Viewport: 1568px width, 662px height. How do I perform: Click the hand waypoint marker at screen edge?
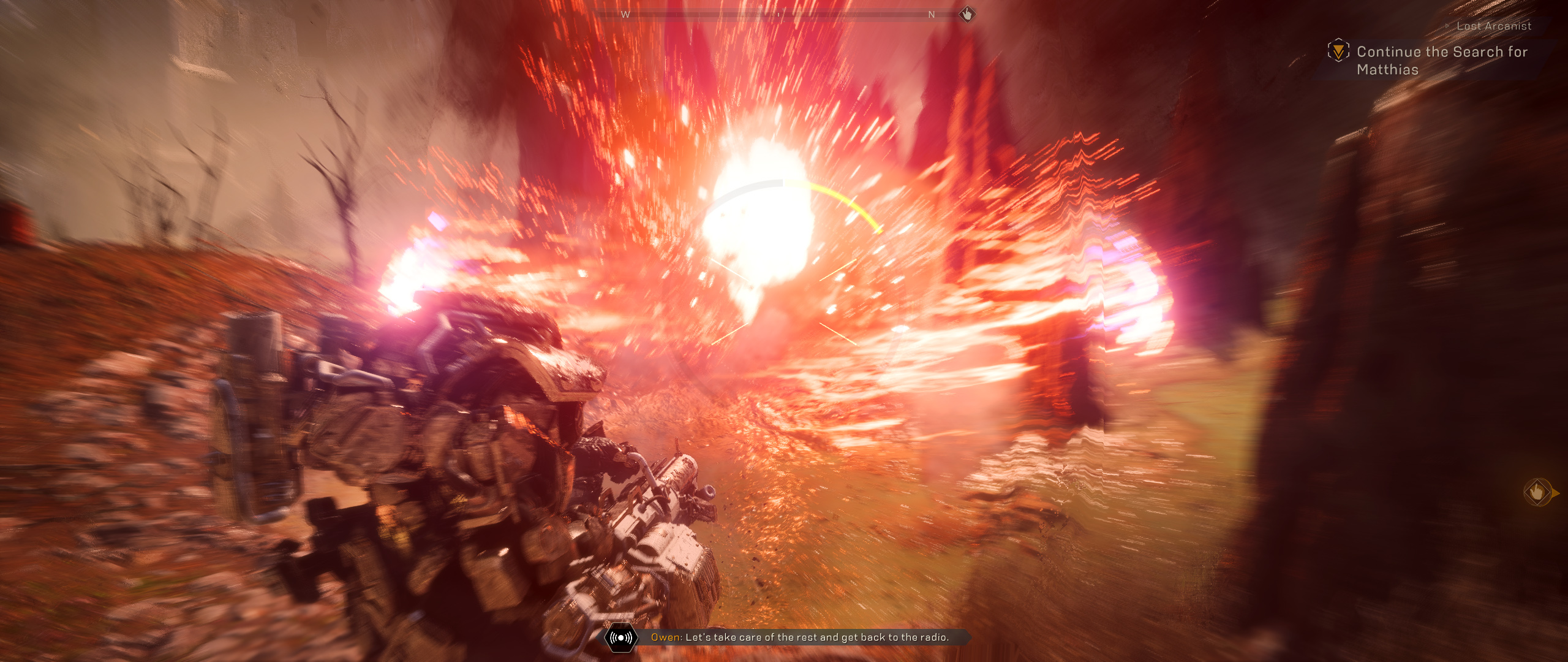[1537, 492]
